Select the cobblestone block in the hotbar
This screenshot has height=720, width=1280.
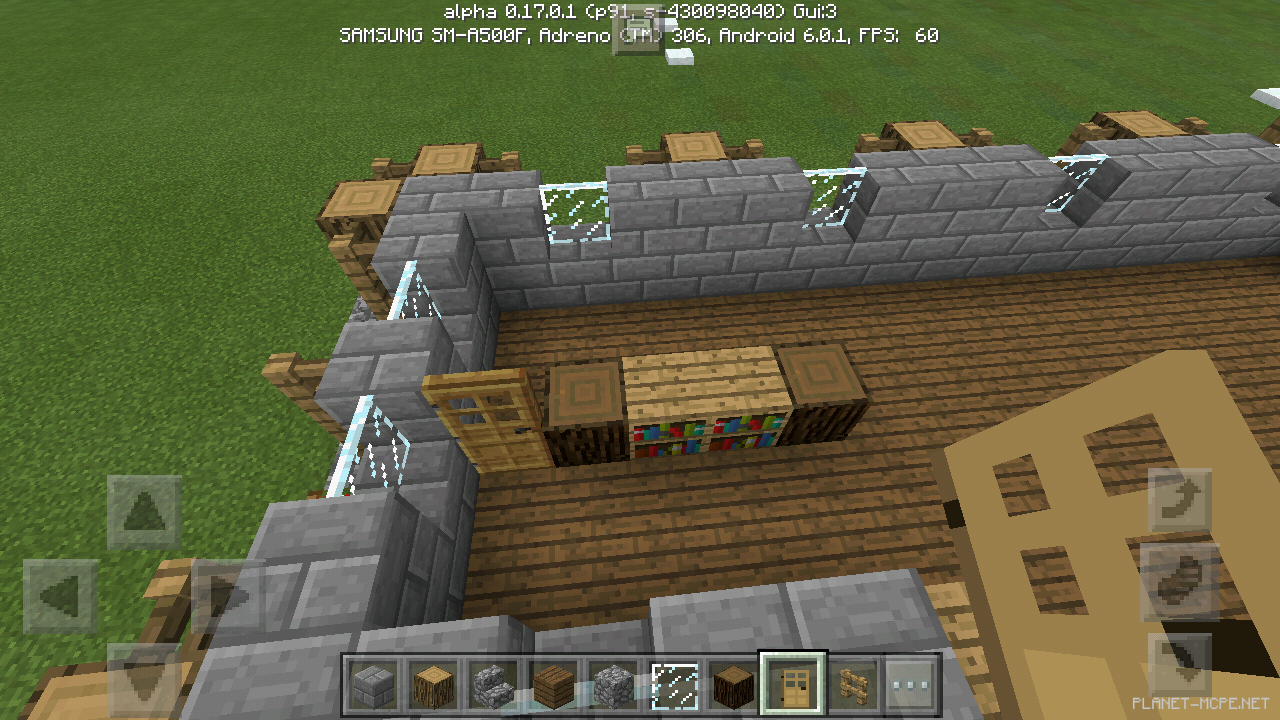(x=613, y=685)
